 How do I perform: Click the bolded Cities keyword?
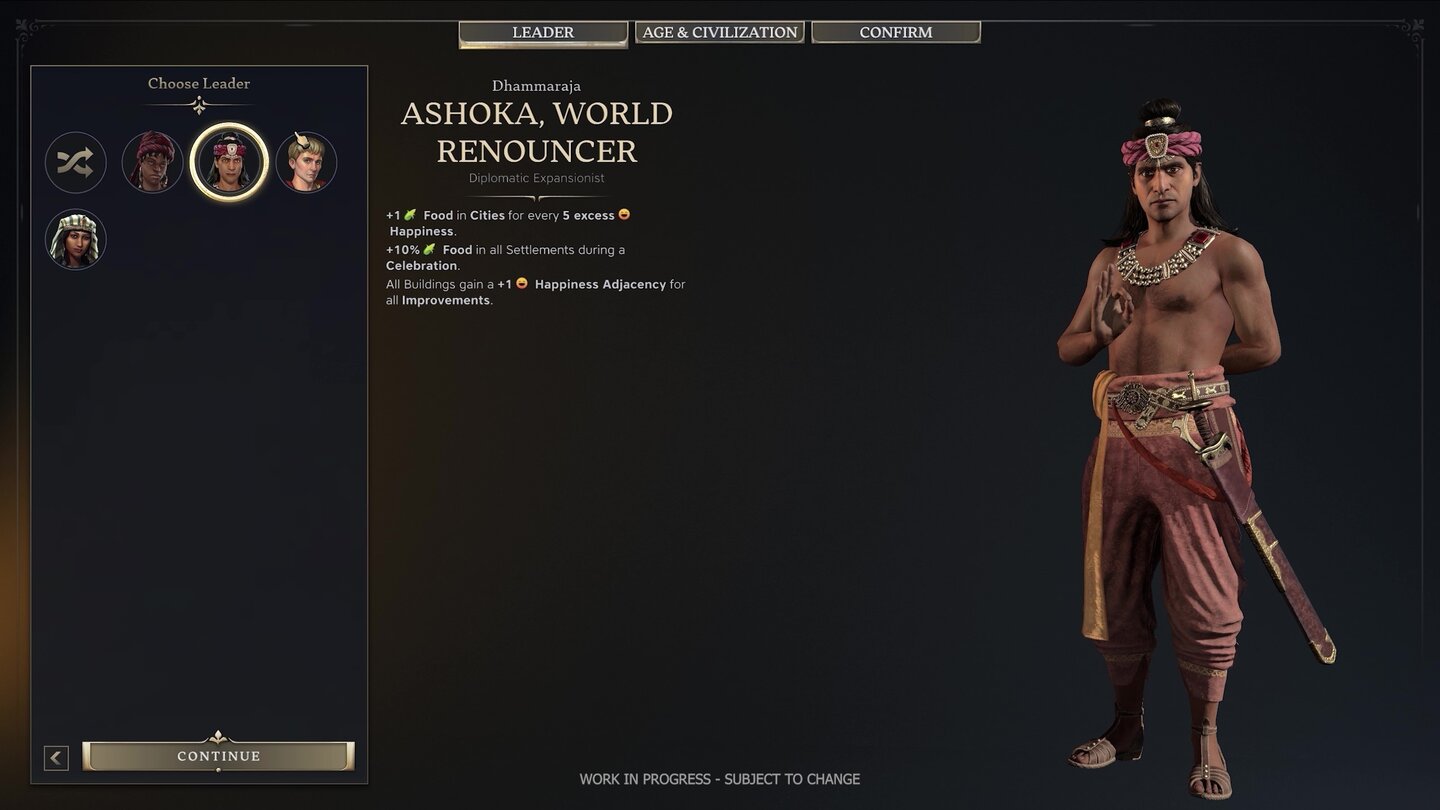coord(487,214)
